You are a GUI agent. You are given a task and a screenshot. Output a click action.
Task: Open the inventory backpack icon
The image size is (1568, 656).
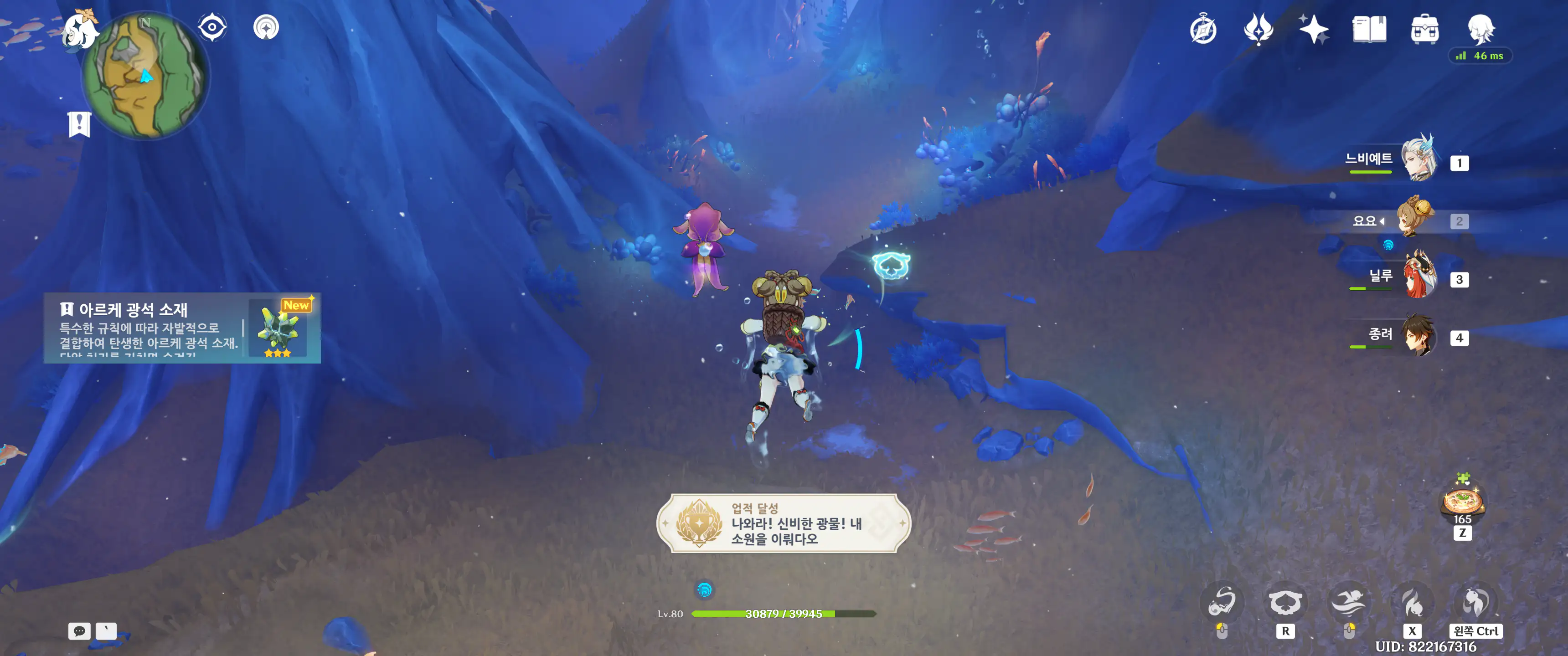pos(1424,29)
